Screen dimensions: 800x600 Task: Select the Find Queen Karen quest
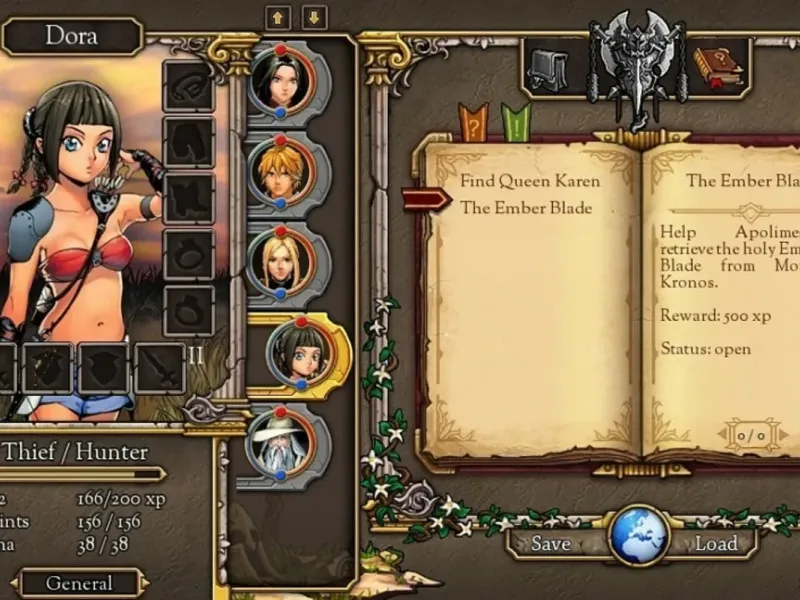530,181
